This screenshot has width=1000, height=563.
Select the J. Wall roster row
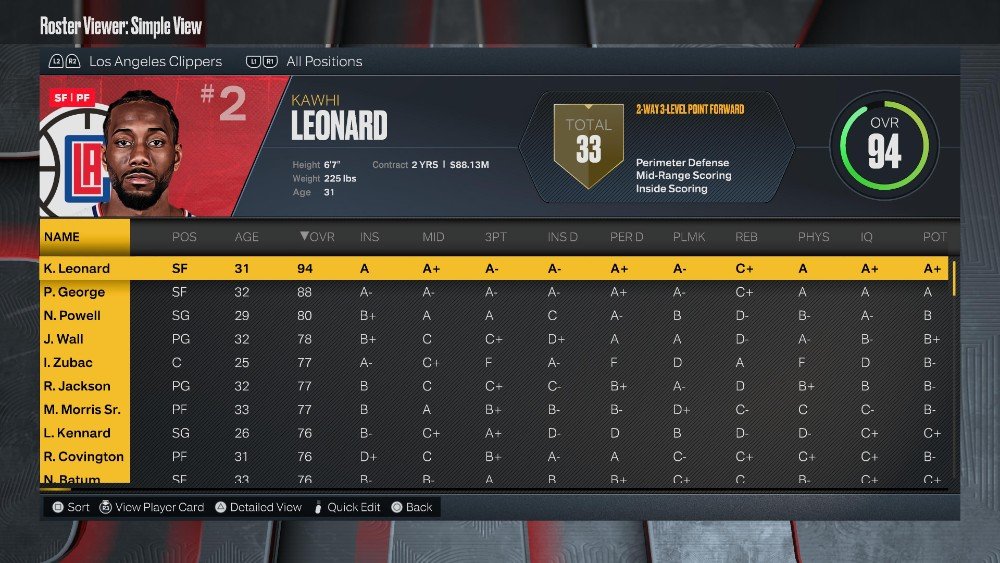point(64,339)
